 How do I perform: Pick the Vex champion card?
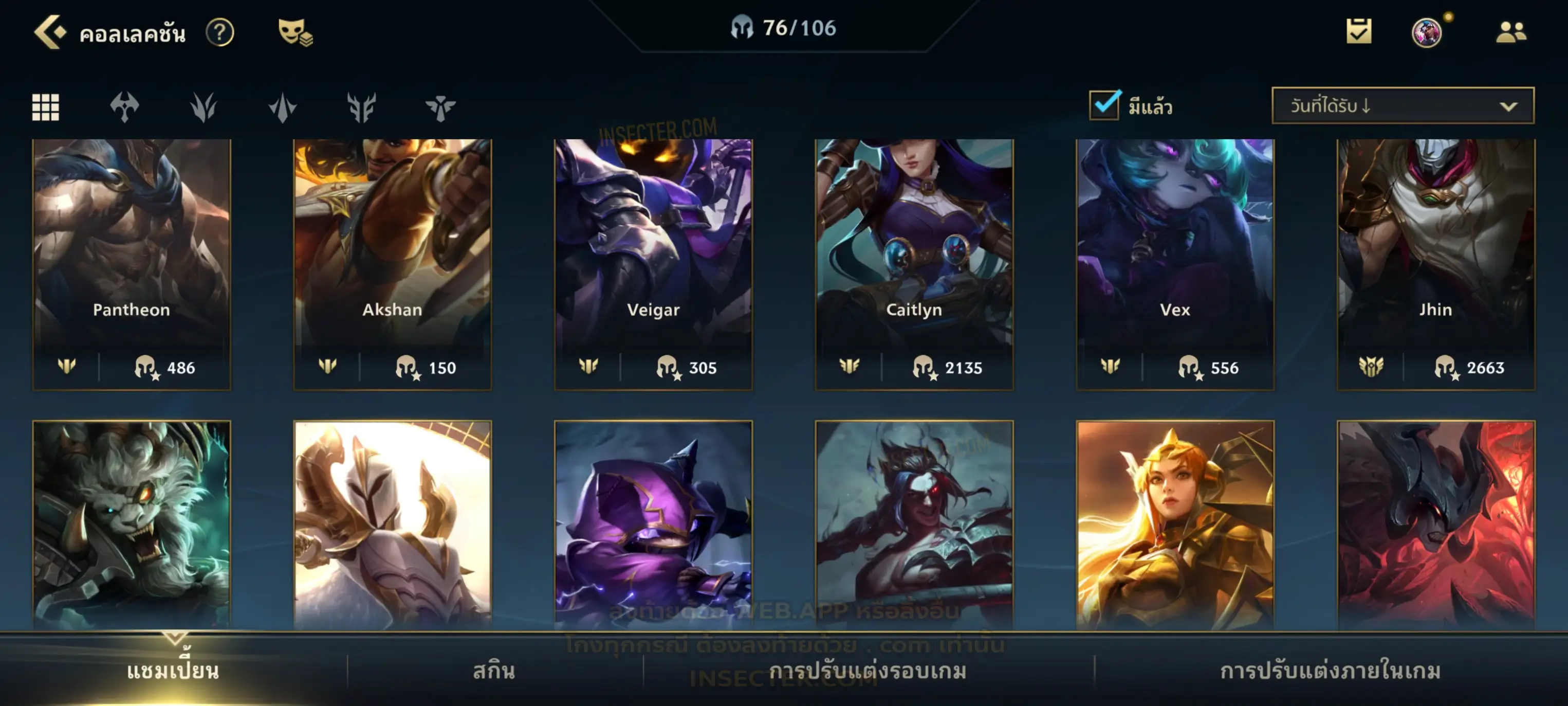pos(1175,264)
